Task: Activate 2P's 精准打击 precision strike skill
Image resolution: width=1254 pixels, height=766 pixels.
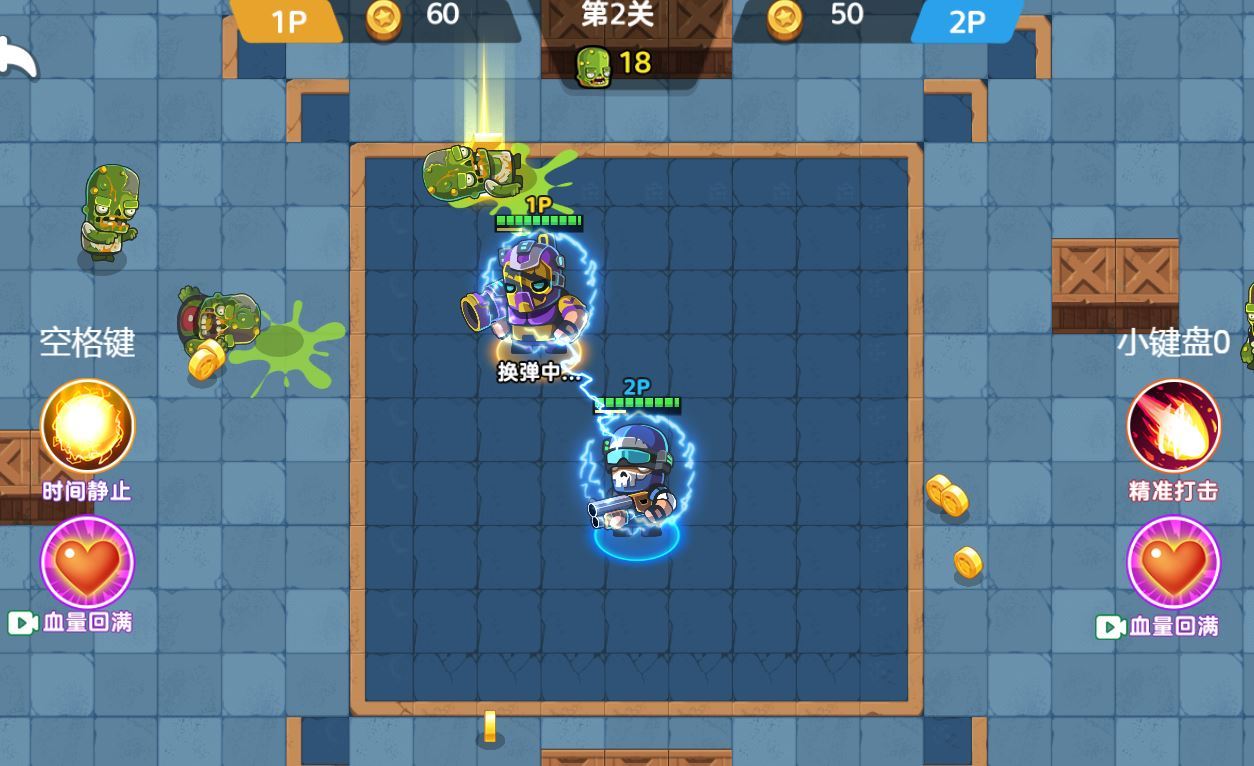Action: point(1174,426)
